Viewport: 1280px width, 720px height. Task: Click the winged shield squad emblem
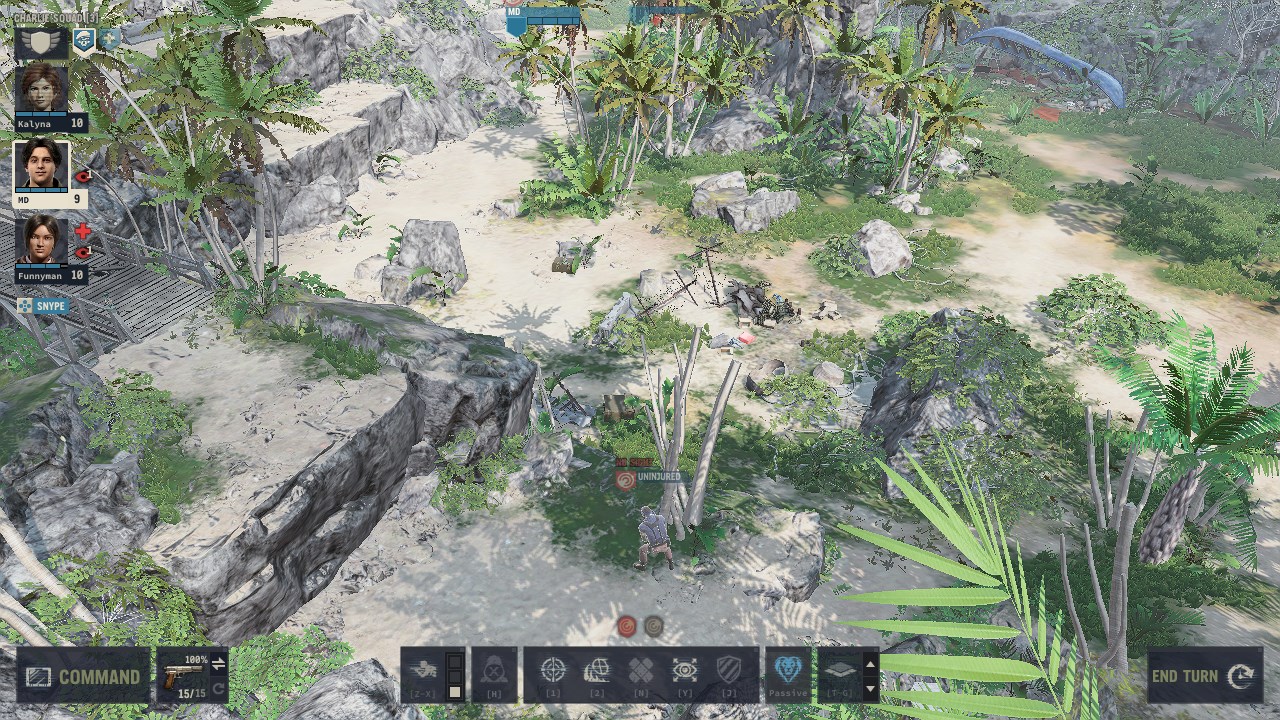click(x=41, y=42)
